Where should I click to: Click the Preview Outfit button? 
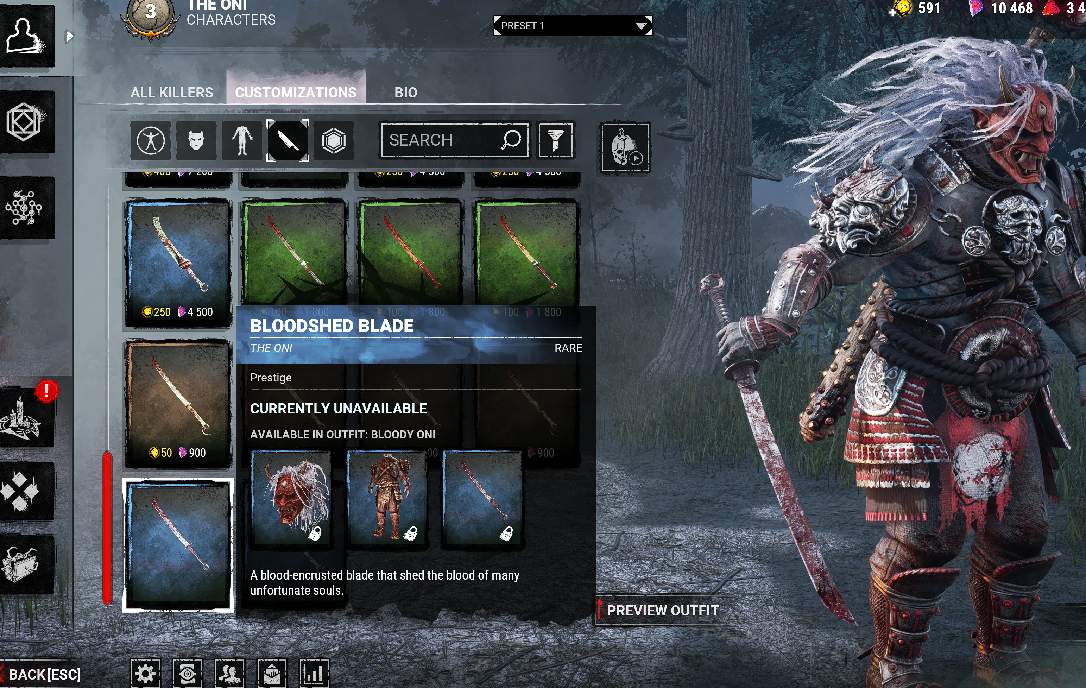(661, 610)
